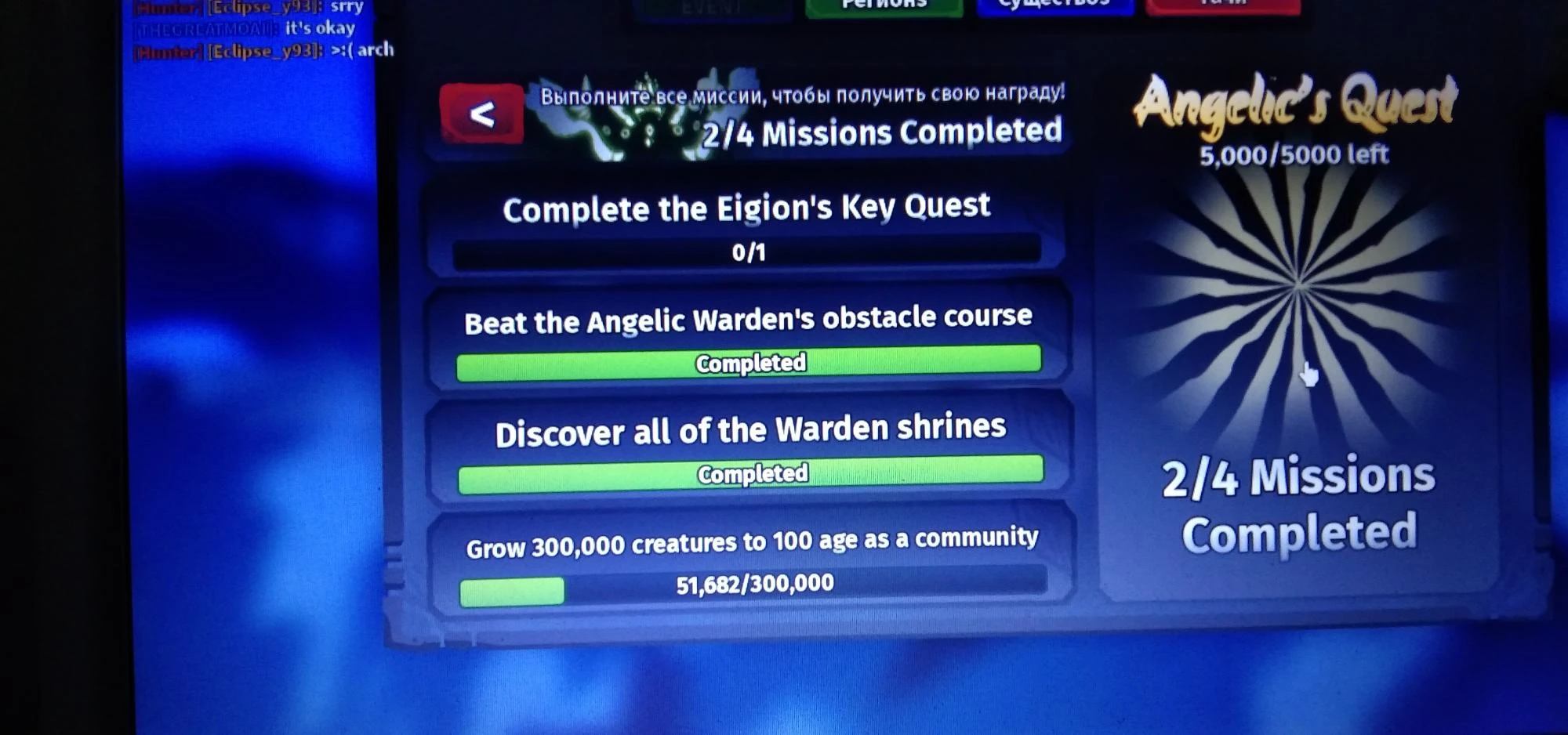
Task: Click the 2/4 Missions Completed text on right panel
Action: 1300,501
